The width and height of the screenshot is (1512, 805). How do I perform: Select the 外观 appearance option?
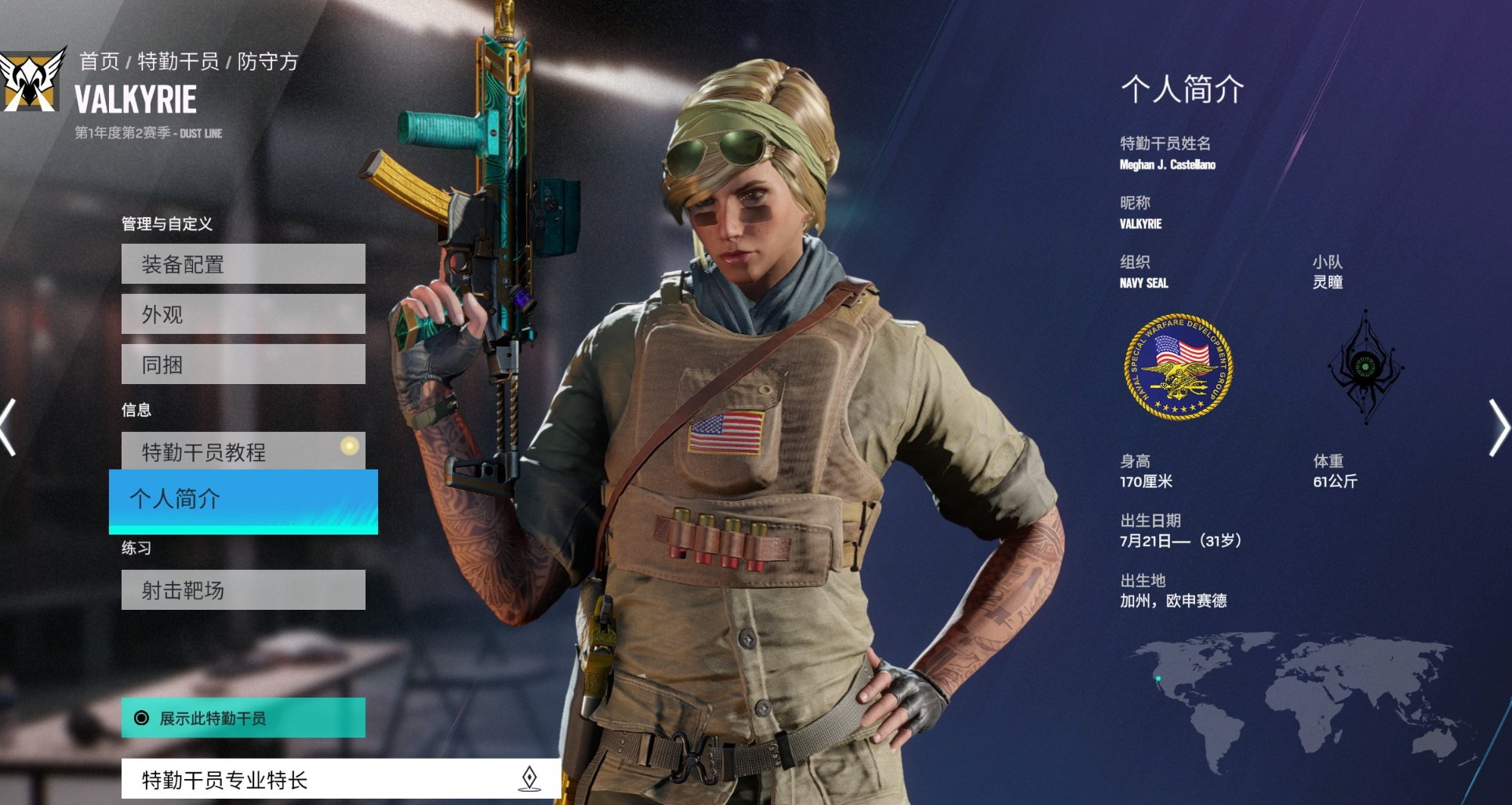pos(243,314)
